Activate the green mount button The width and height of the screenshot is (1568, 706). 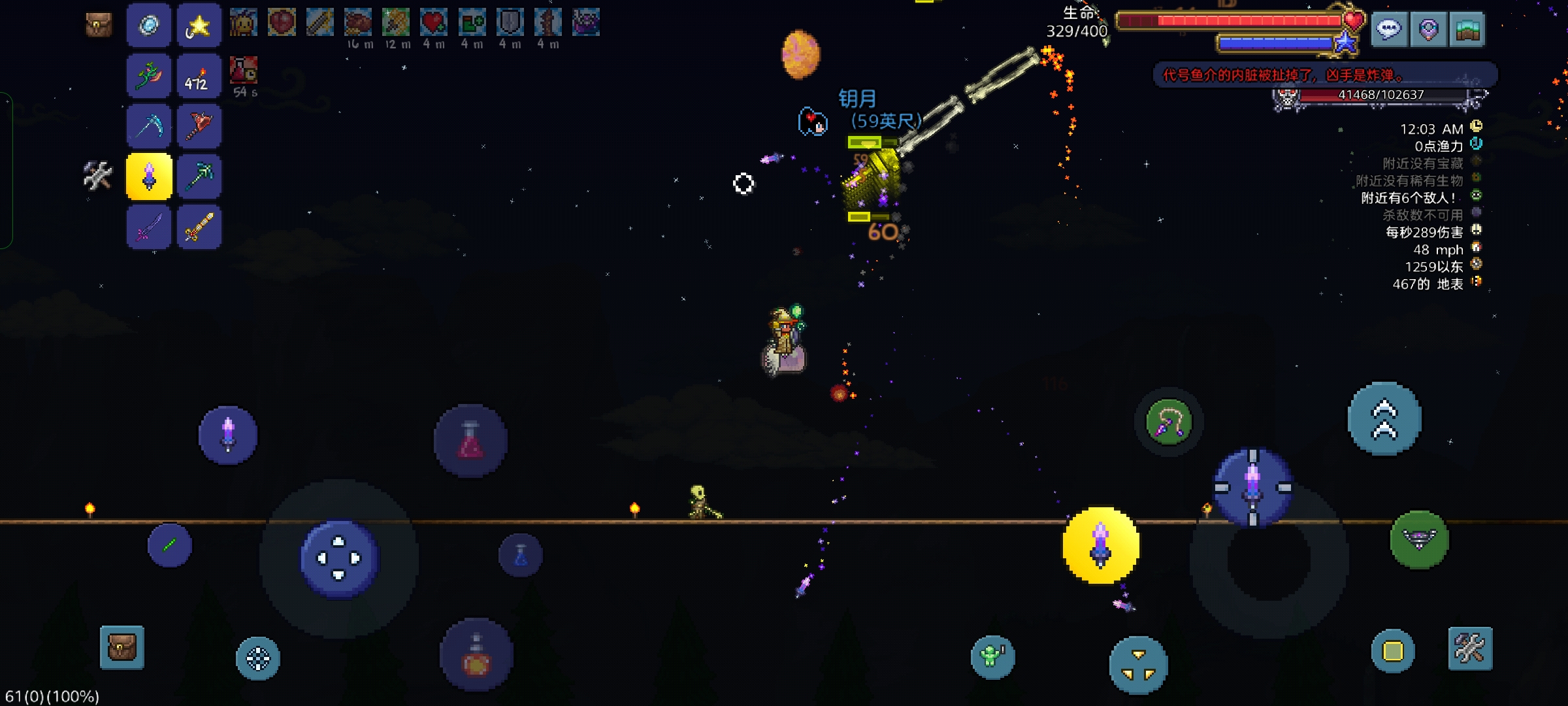pos(1419,539)
